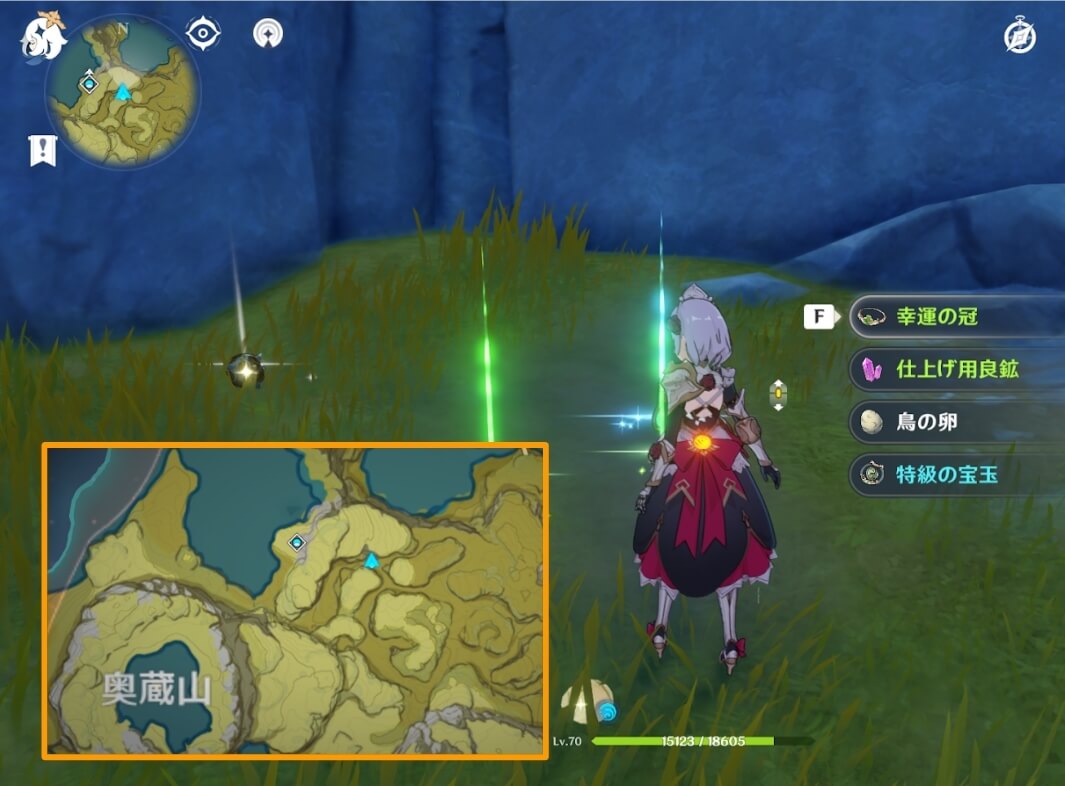Open the compass icon at top right

pyautogui.click(x=1020, y=37)
